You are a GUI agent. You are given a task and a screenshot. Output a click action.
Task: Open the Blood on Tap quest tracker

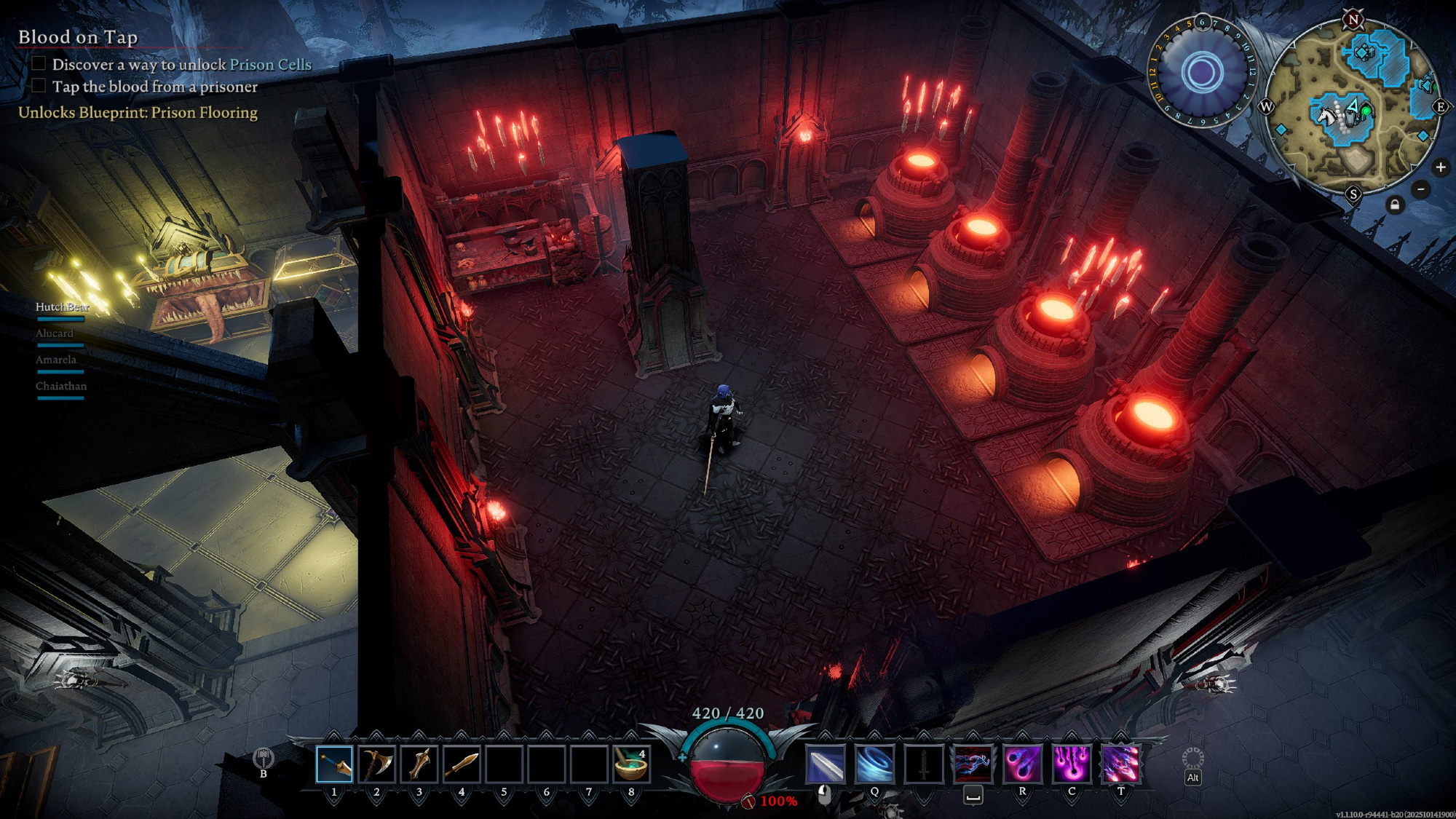click(x=78, y=37)
